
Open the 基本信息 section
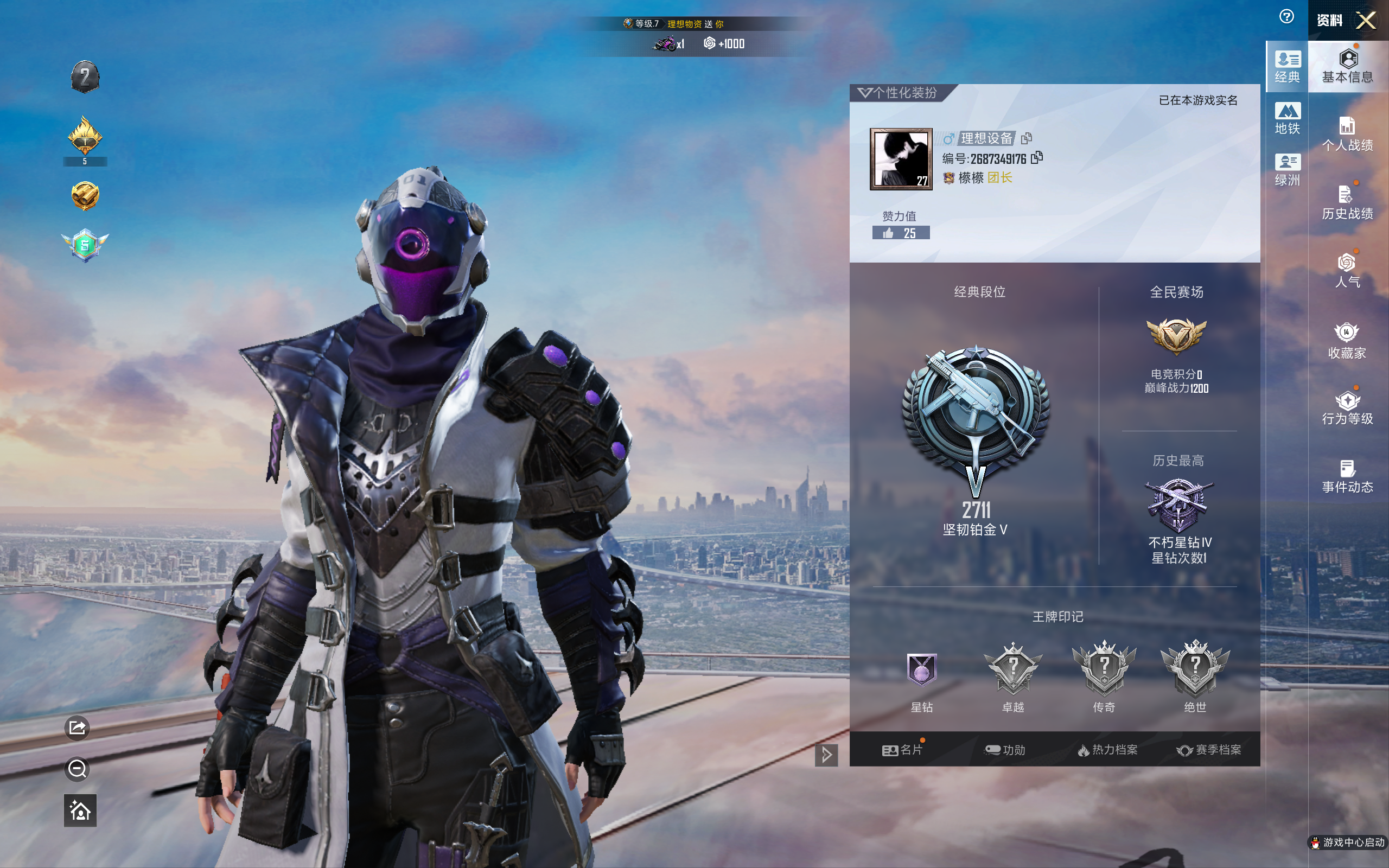(1347, 67)
